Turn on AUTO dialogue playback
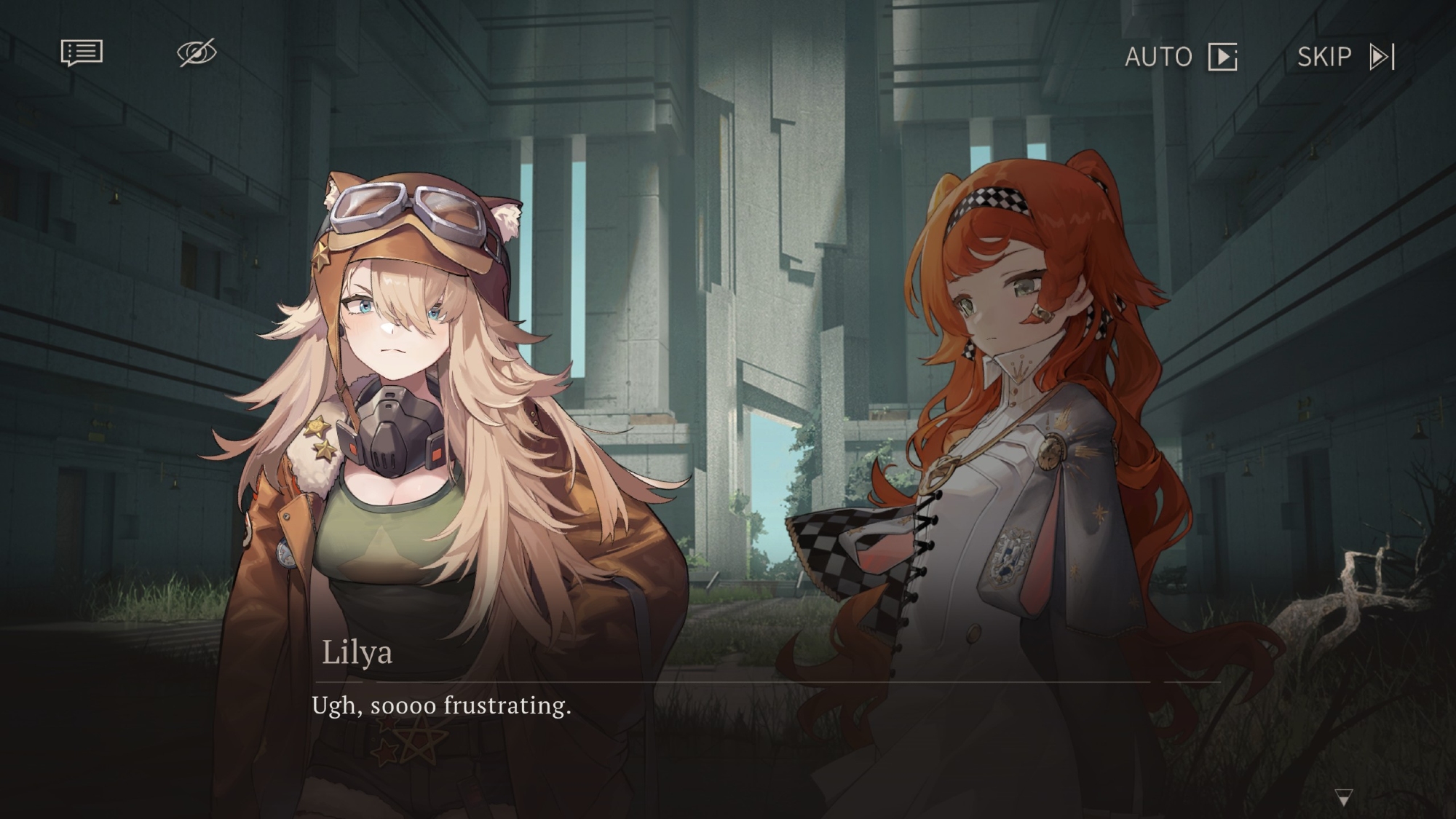 point(1180,57)
